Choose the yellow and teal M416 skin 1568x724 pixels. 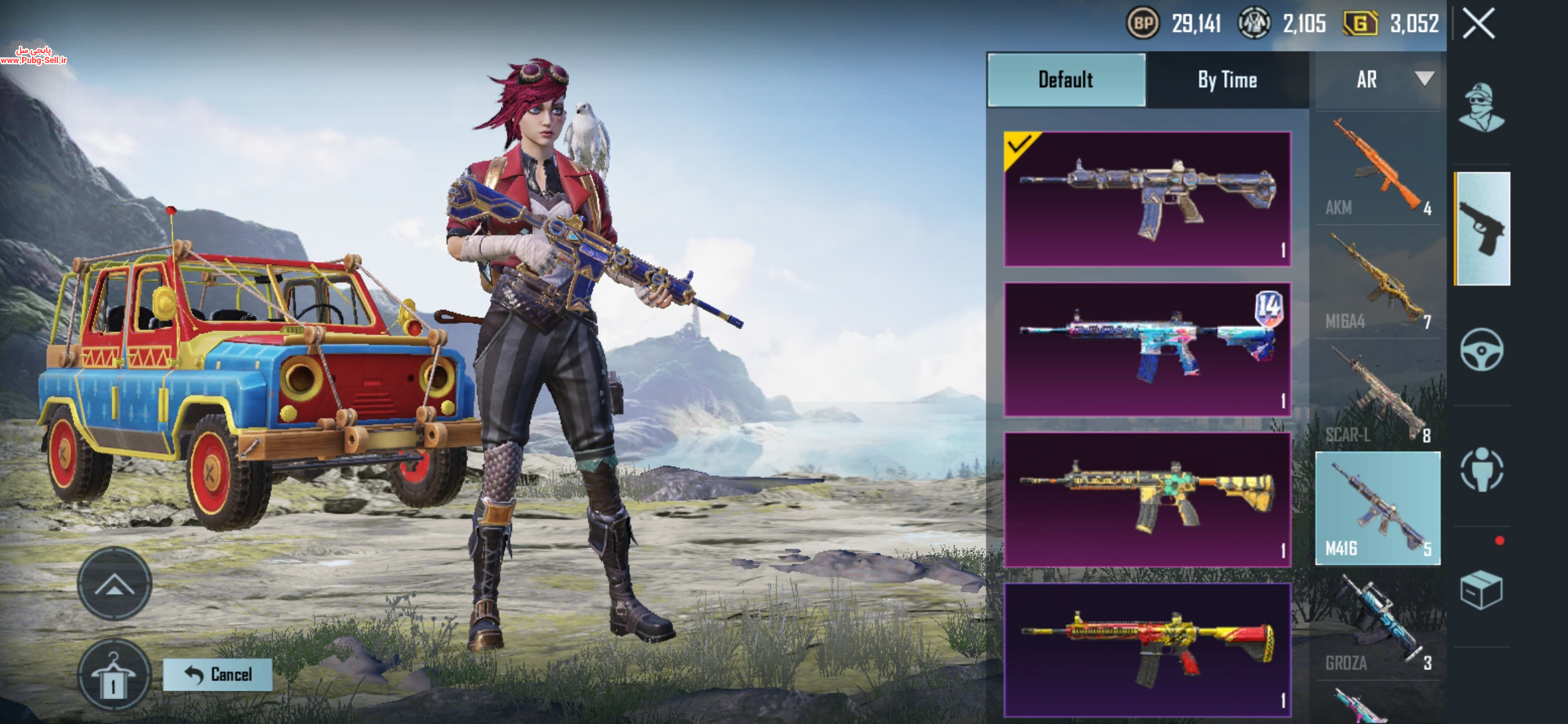pos(1147,499)
